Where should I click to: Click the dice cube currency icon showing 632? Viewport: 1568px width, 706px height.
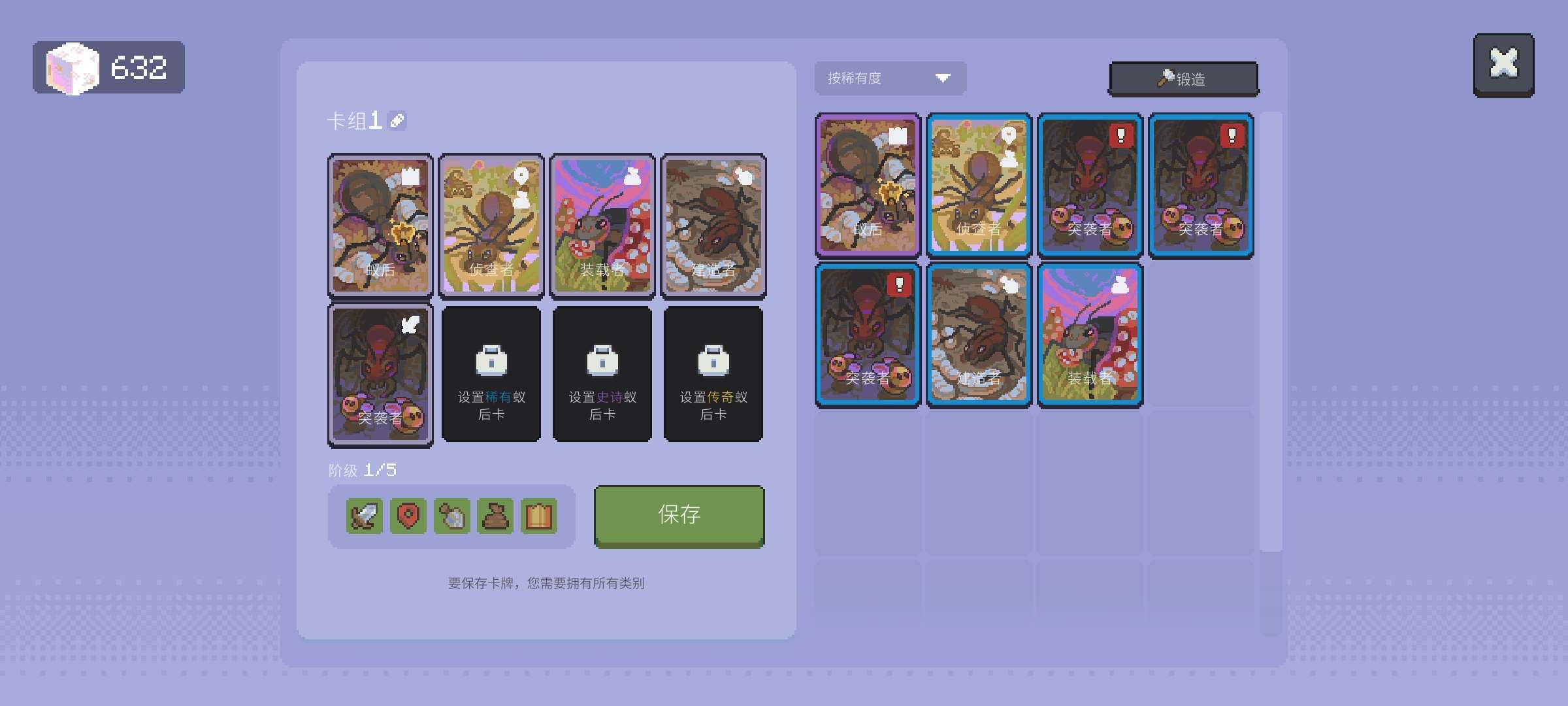[x=71, y=67]
